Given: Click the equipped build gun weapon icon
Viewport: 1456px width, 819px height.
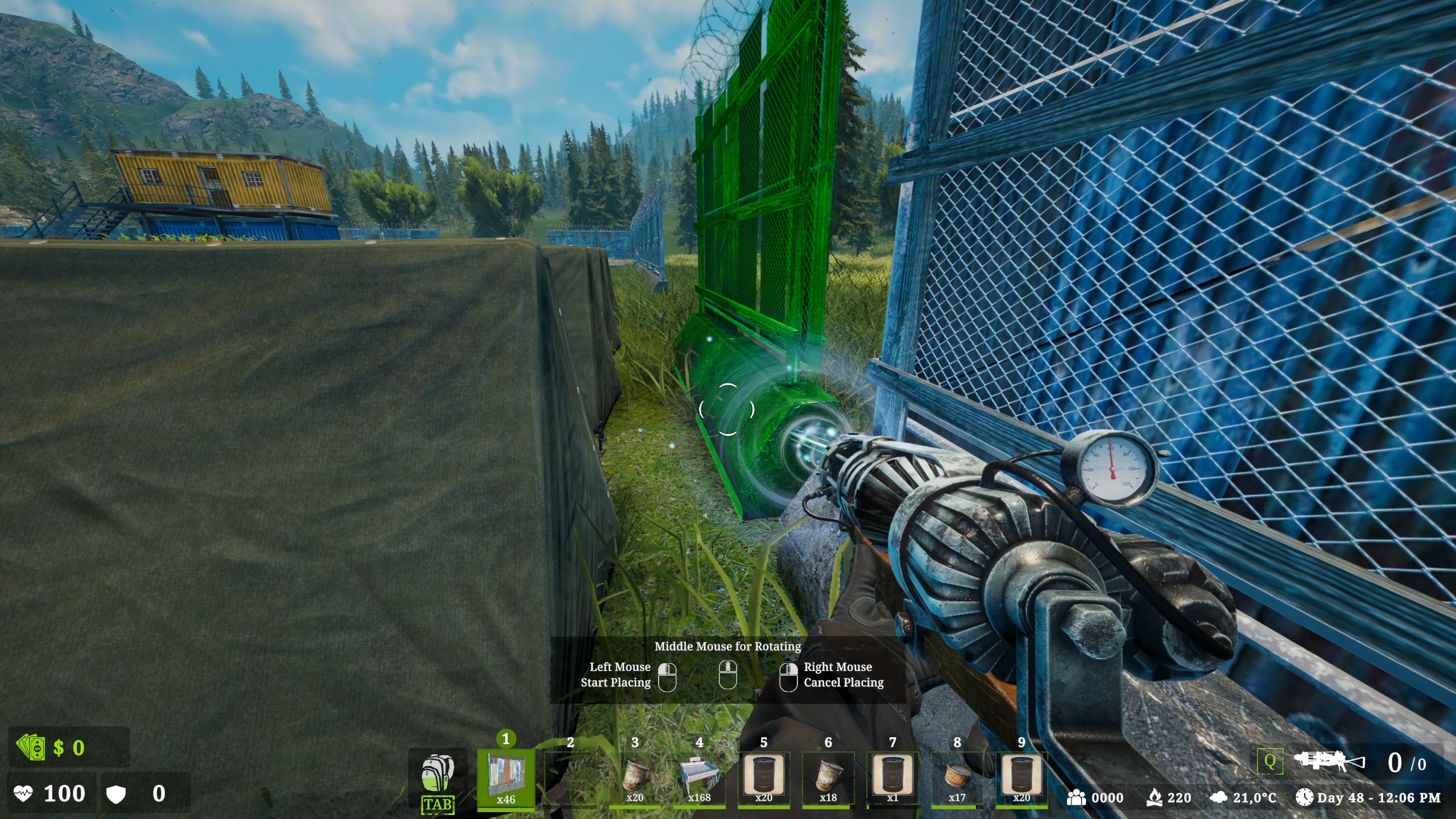Looking at the screenshot, I should (x=1329, y=762).
